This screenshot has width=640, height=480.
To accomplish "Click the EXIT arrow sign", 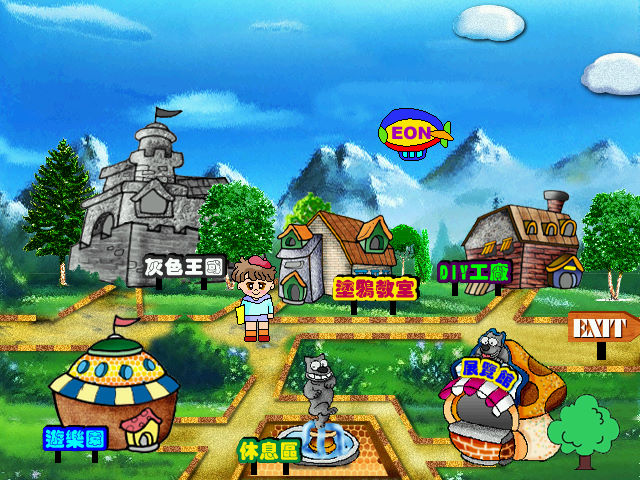I will pyautogui.click(x=602, y=327).
